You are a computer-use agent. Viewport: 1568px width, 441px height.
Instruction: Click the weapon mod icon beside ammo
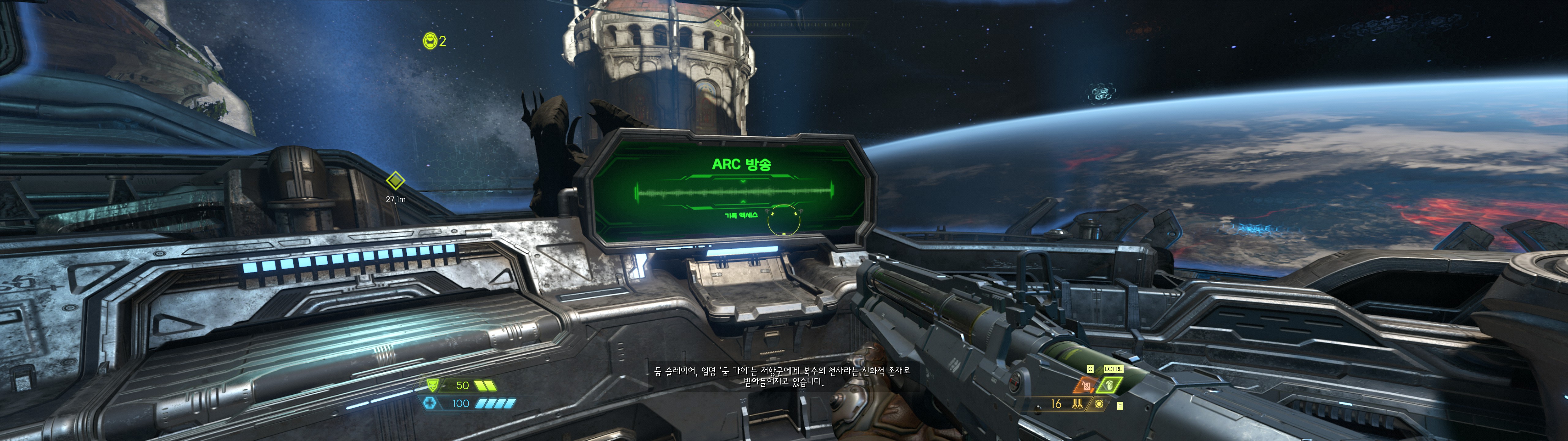tap(1099, 404)
